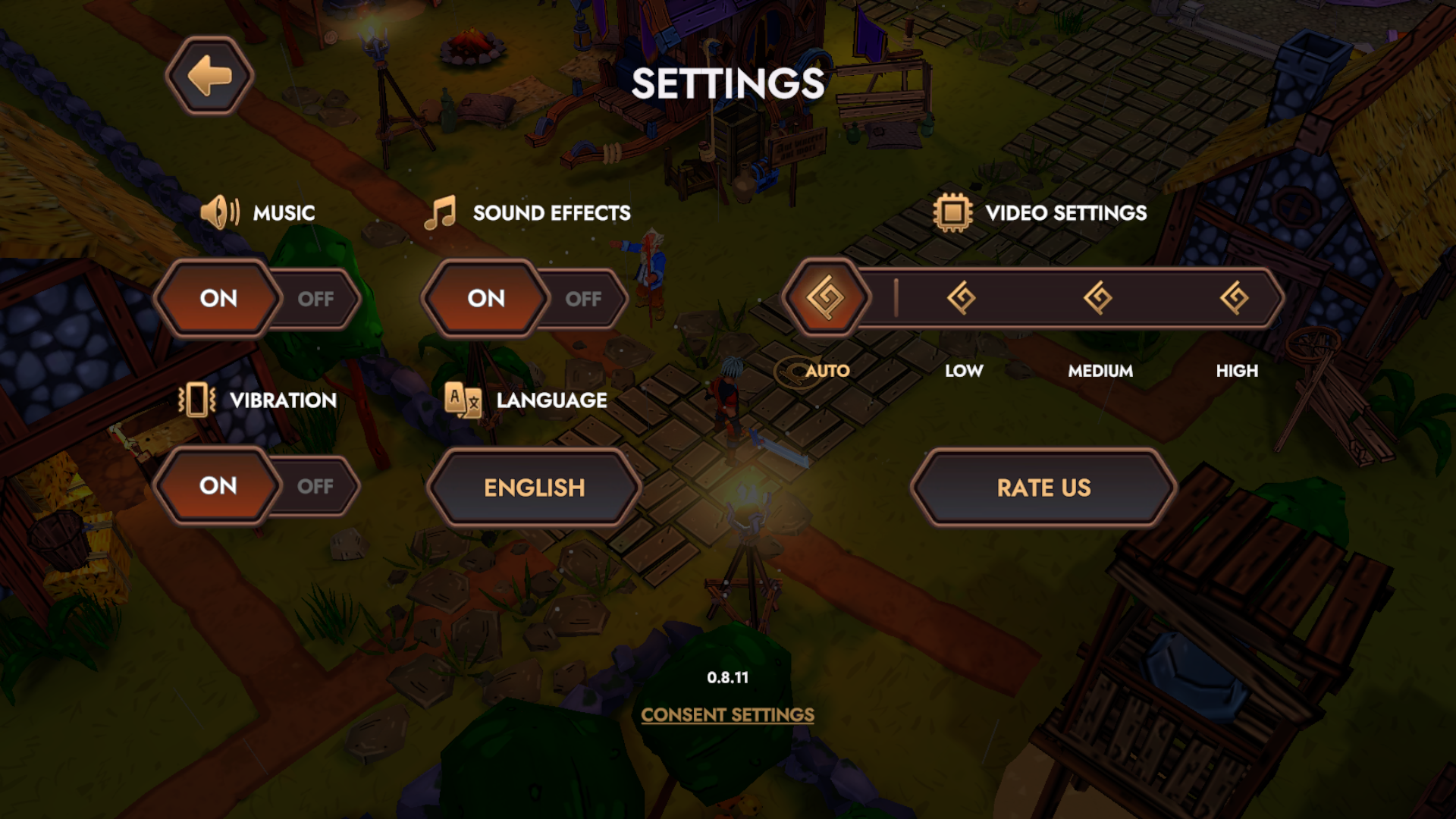The width and height of the screenshot is (1456, 819).
Task: Open the English language selector
Action: [x=535, y=488]
